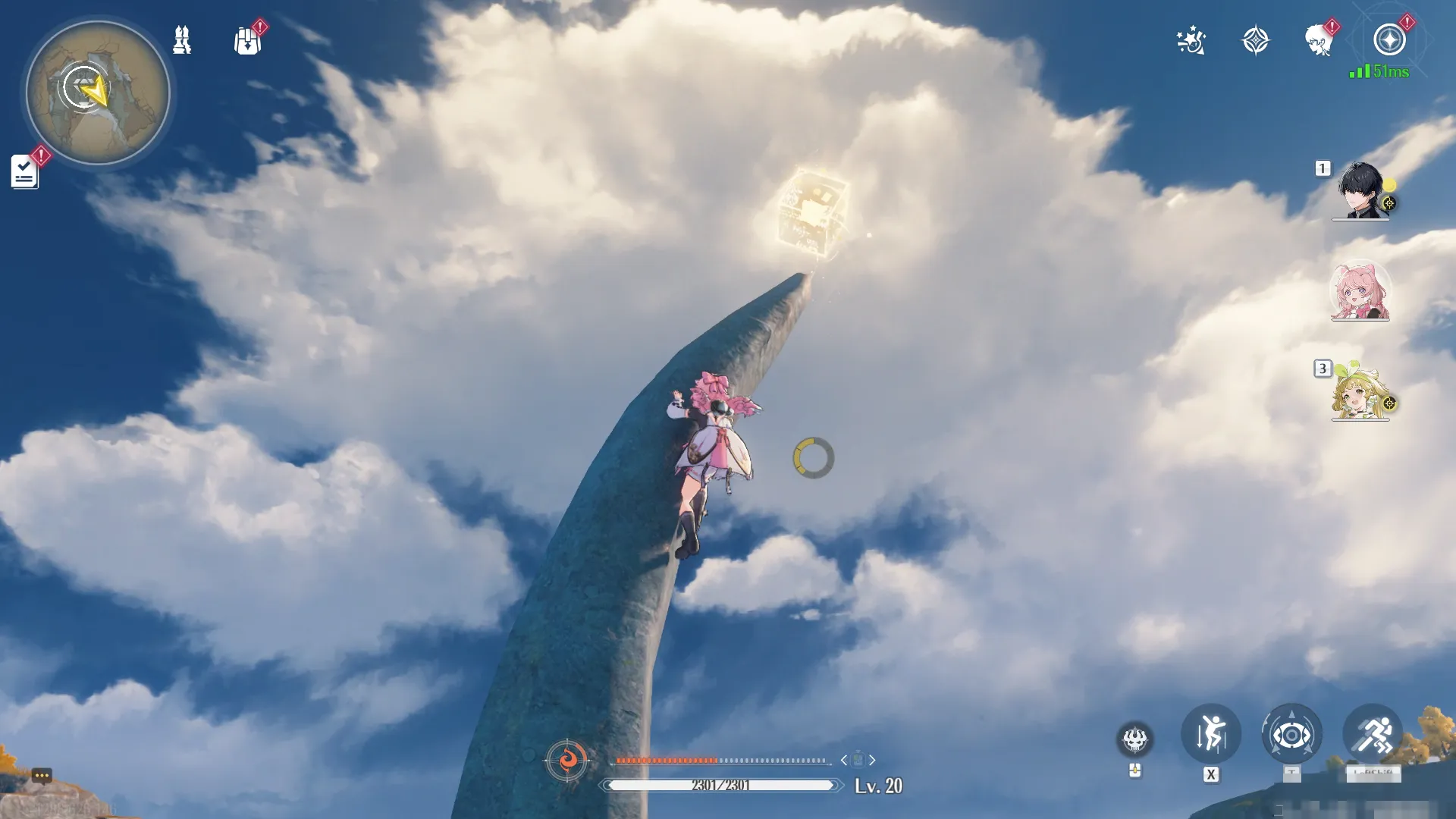
Task: Switch to the black-haired party member
Action: pos(1360,191)
